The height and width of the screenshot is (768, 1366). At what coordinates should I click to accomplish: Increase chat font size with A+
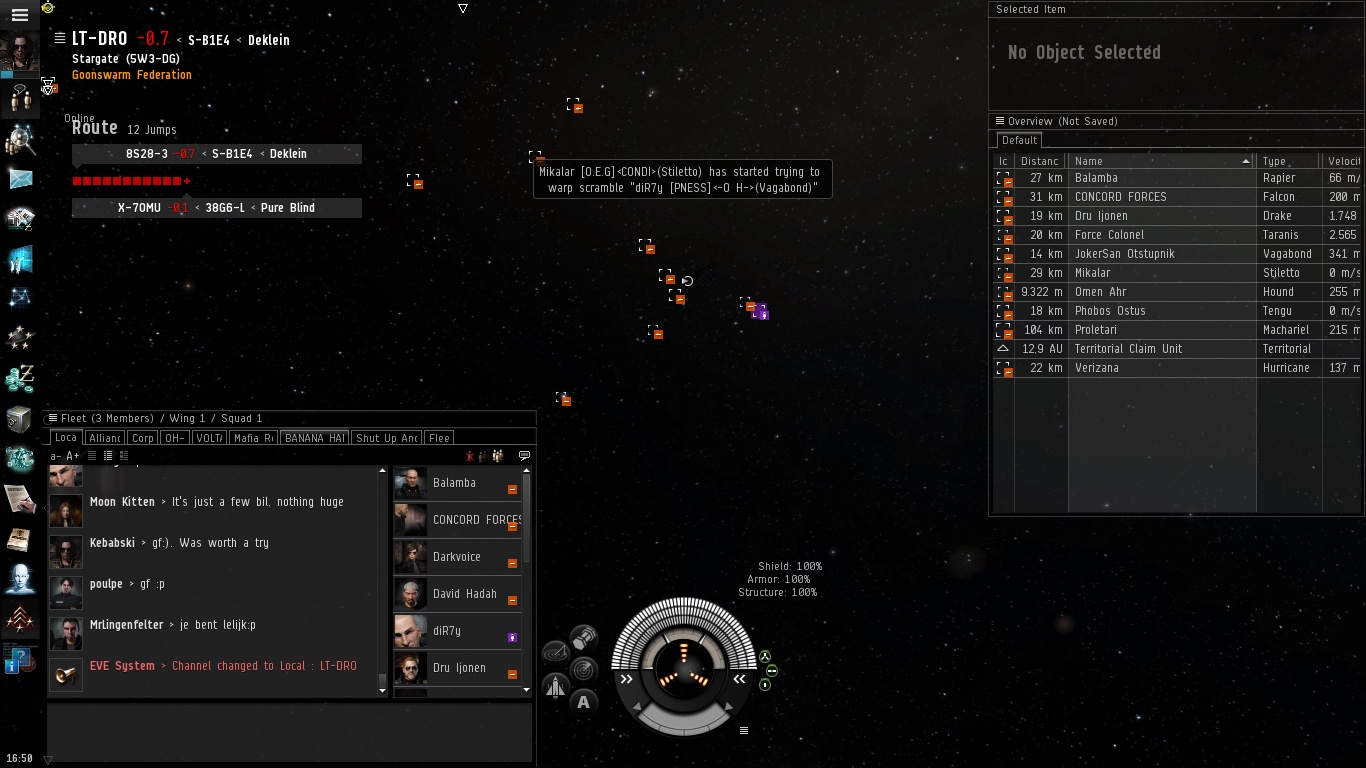point(73,456)
